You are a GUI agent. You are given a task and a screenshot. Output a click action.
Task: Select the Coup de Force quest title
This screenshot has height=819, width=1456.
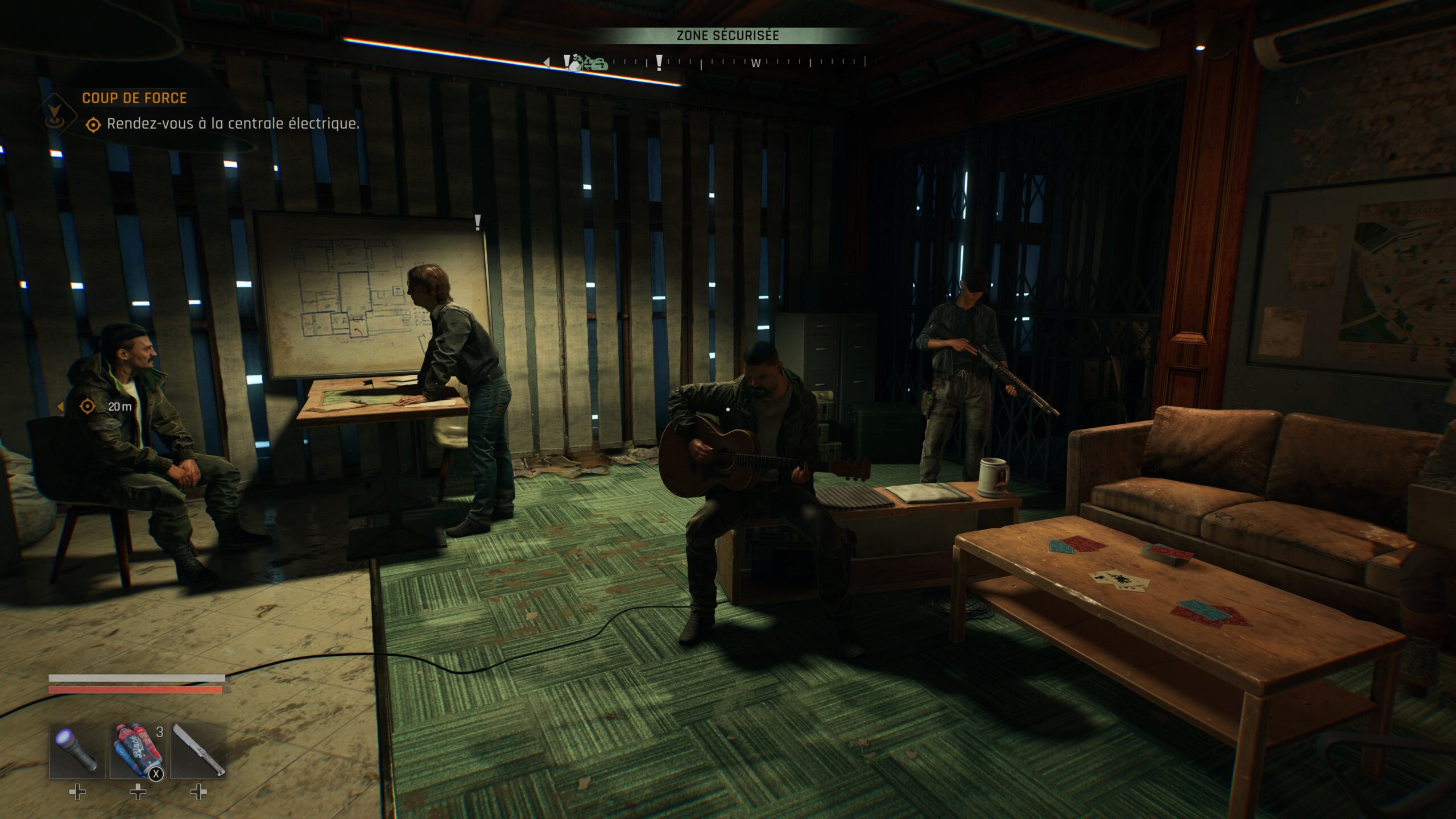[x=134, y=98]
